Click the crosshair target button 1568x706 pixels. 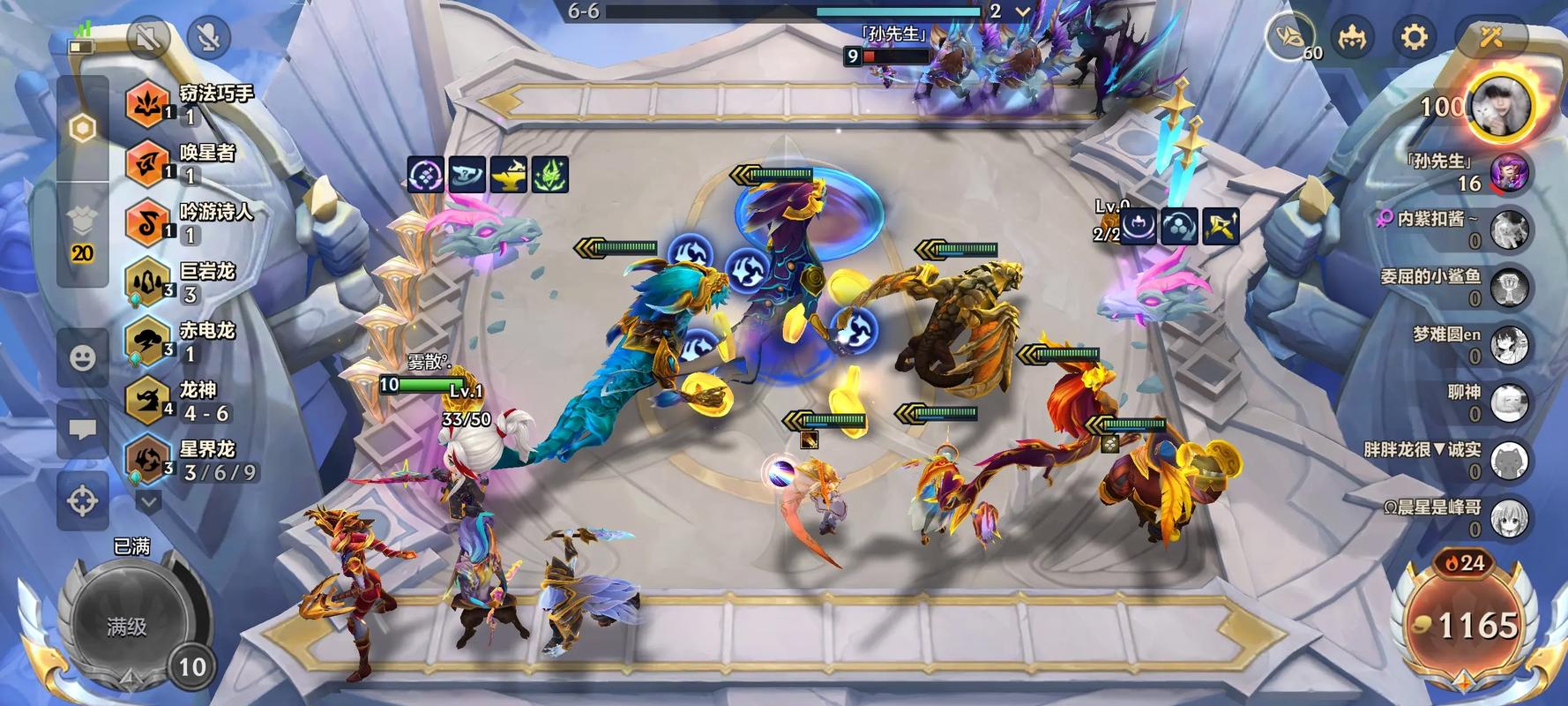83,500
